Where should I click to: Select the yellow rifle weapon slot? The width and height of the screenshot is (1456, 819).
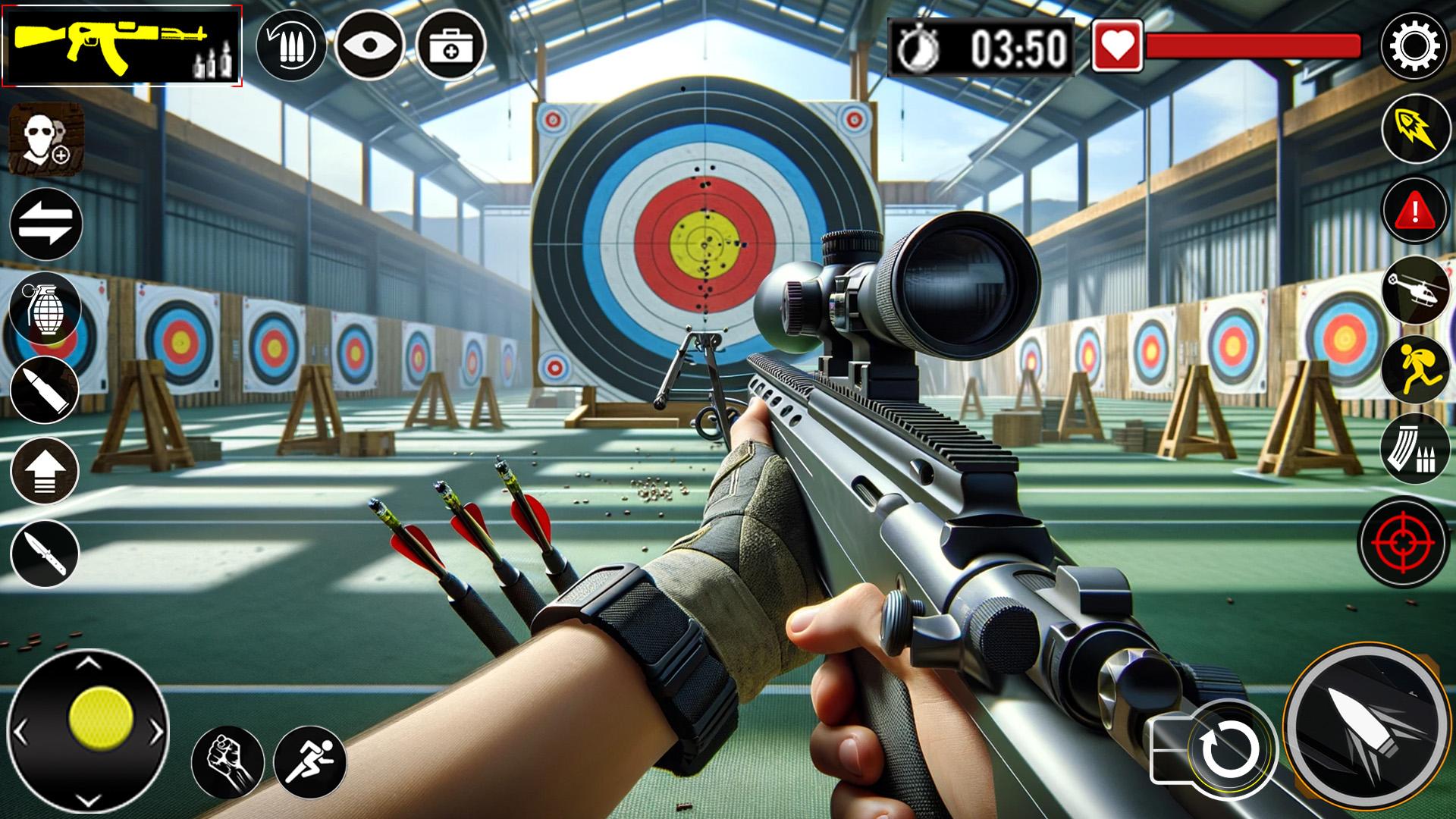coord(121,44)
